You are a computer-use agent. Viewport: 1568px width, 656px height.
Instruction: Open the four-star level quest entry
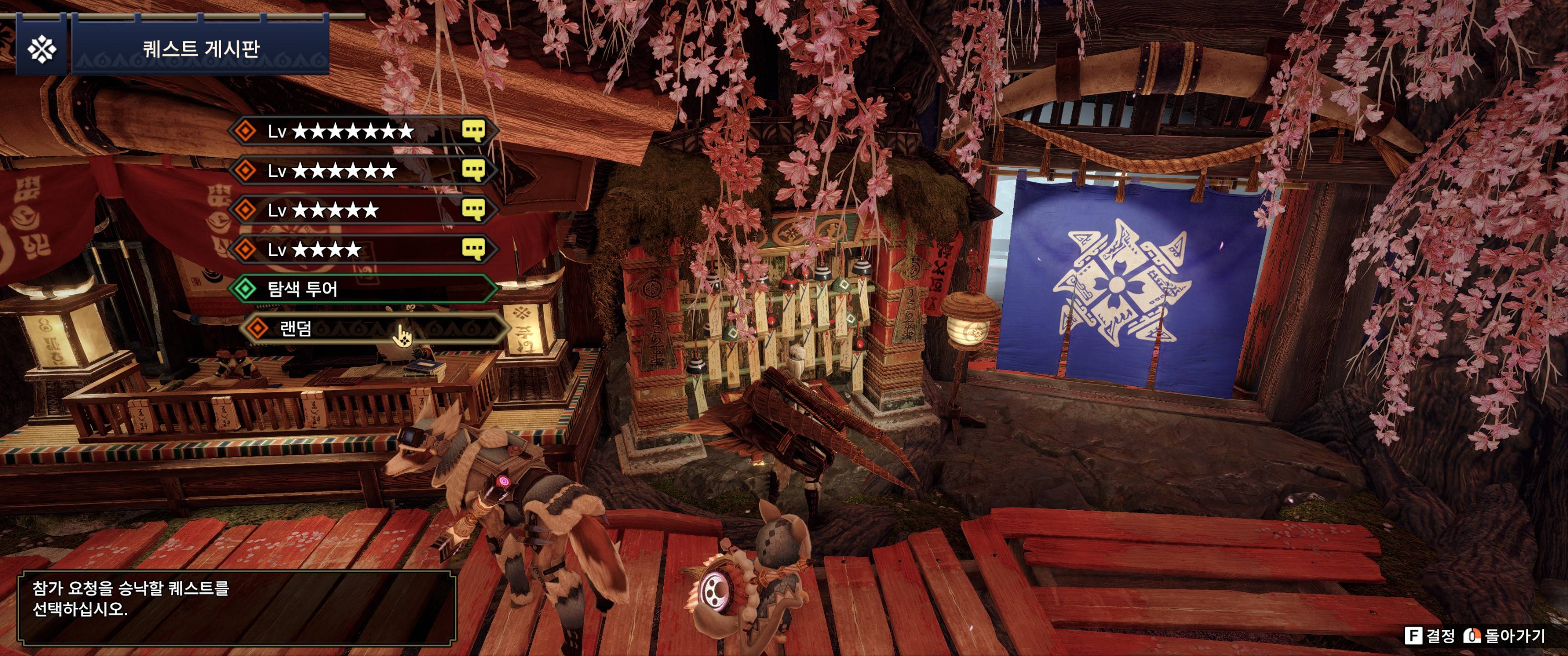[x=362, y=250]
